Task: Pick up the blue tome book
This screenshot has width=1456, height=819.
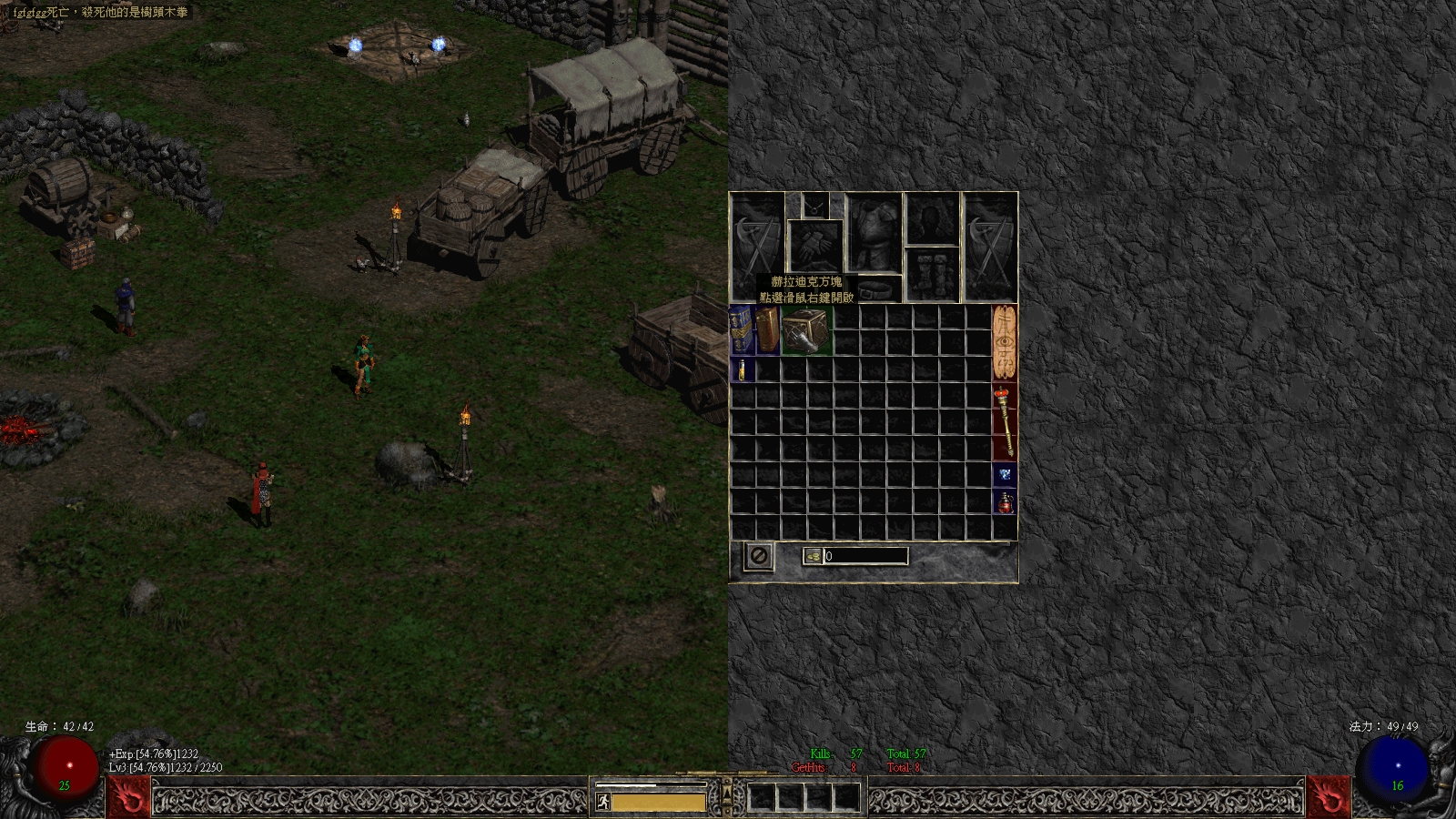Action: 742,329
